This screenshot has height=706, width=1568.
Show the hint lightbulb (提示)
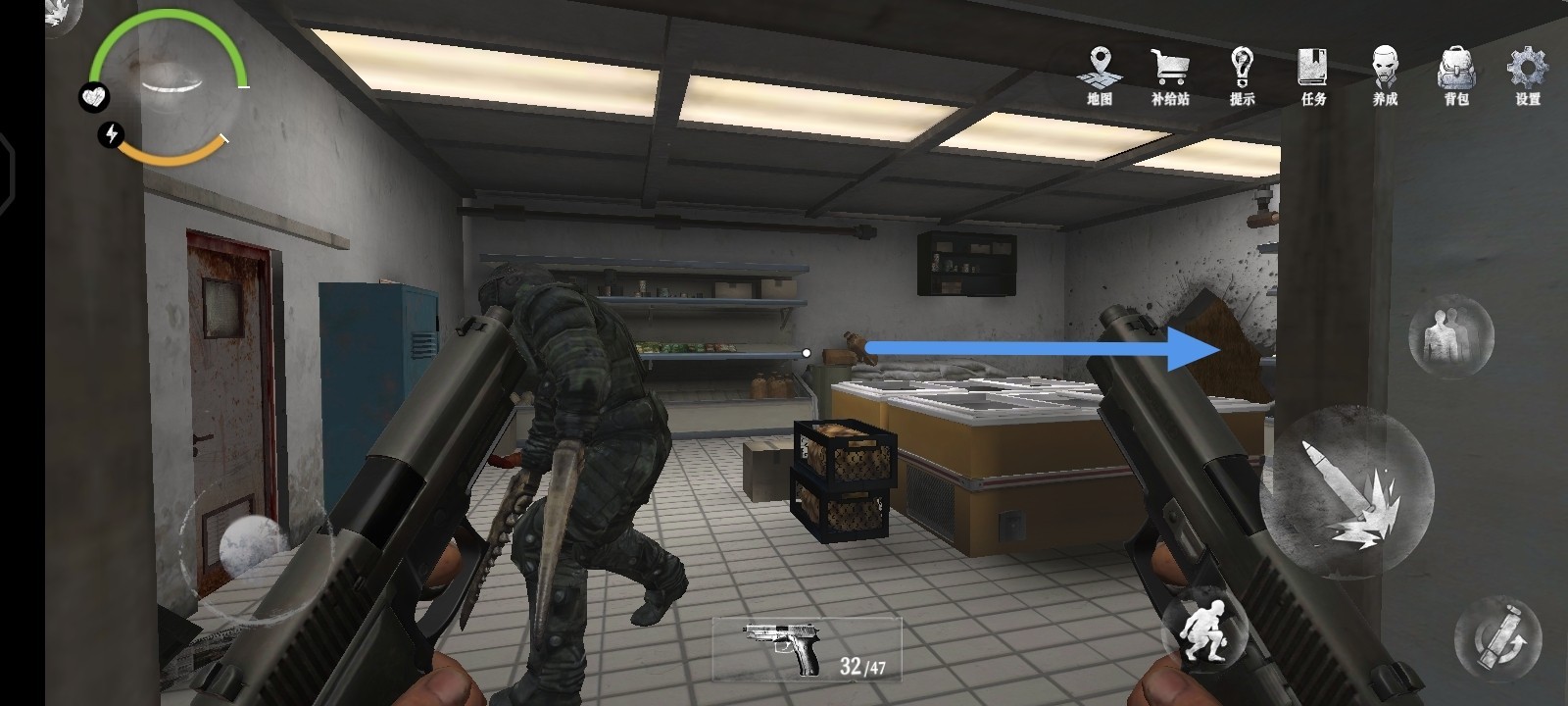[x=1242, y=74]
